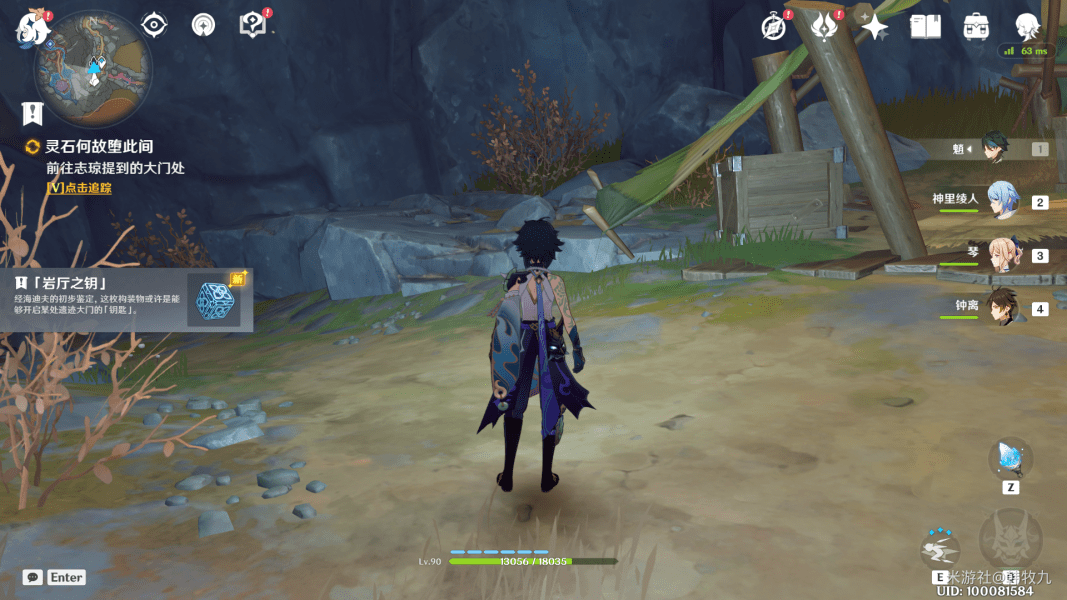Open the chat box speech bubble
The height and width of the screenshot is (600, 1067).
click(x=33, y=577)
